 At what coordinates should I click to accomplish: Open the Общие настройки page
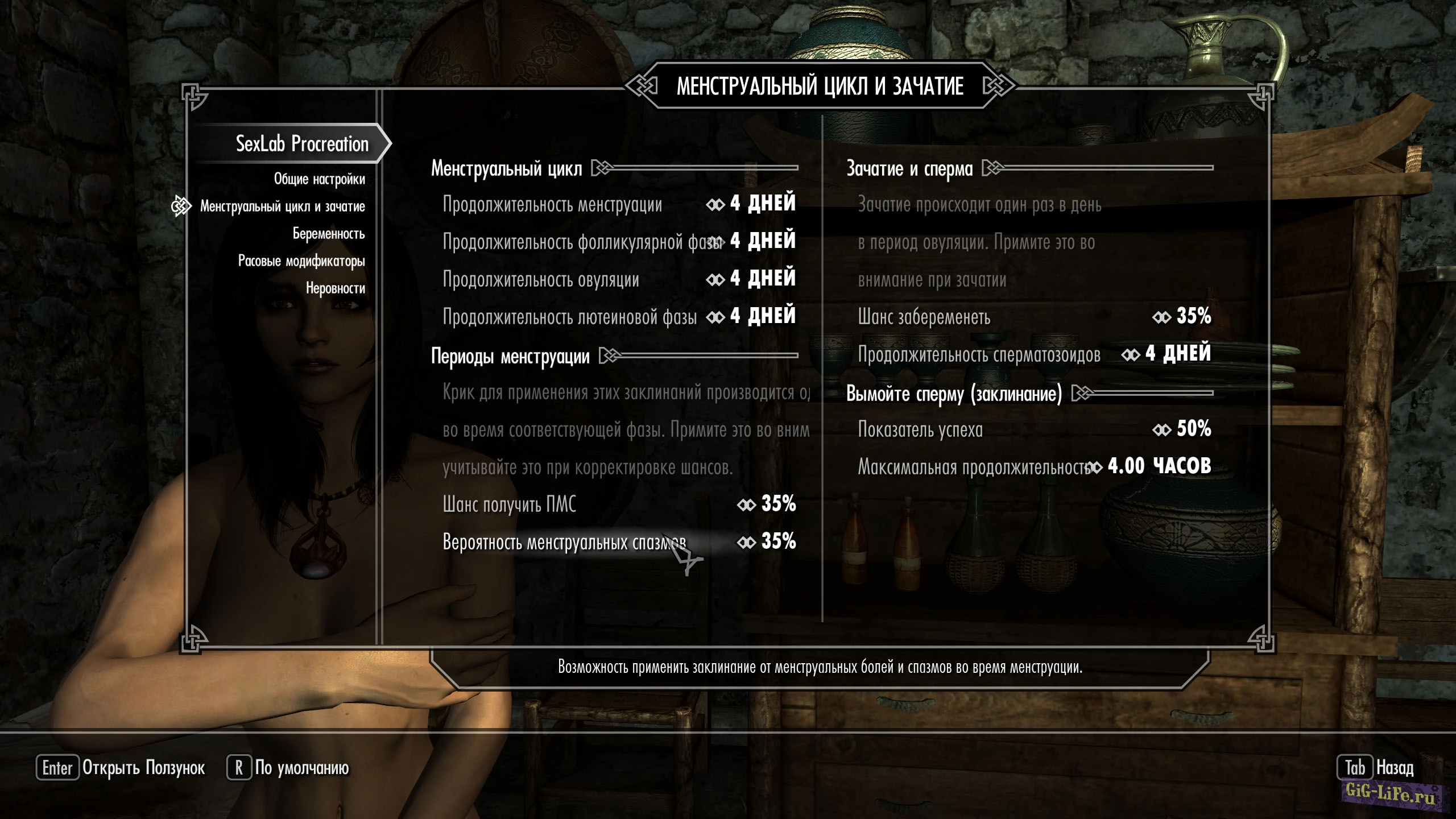click(319, 179)
